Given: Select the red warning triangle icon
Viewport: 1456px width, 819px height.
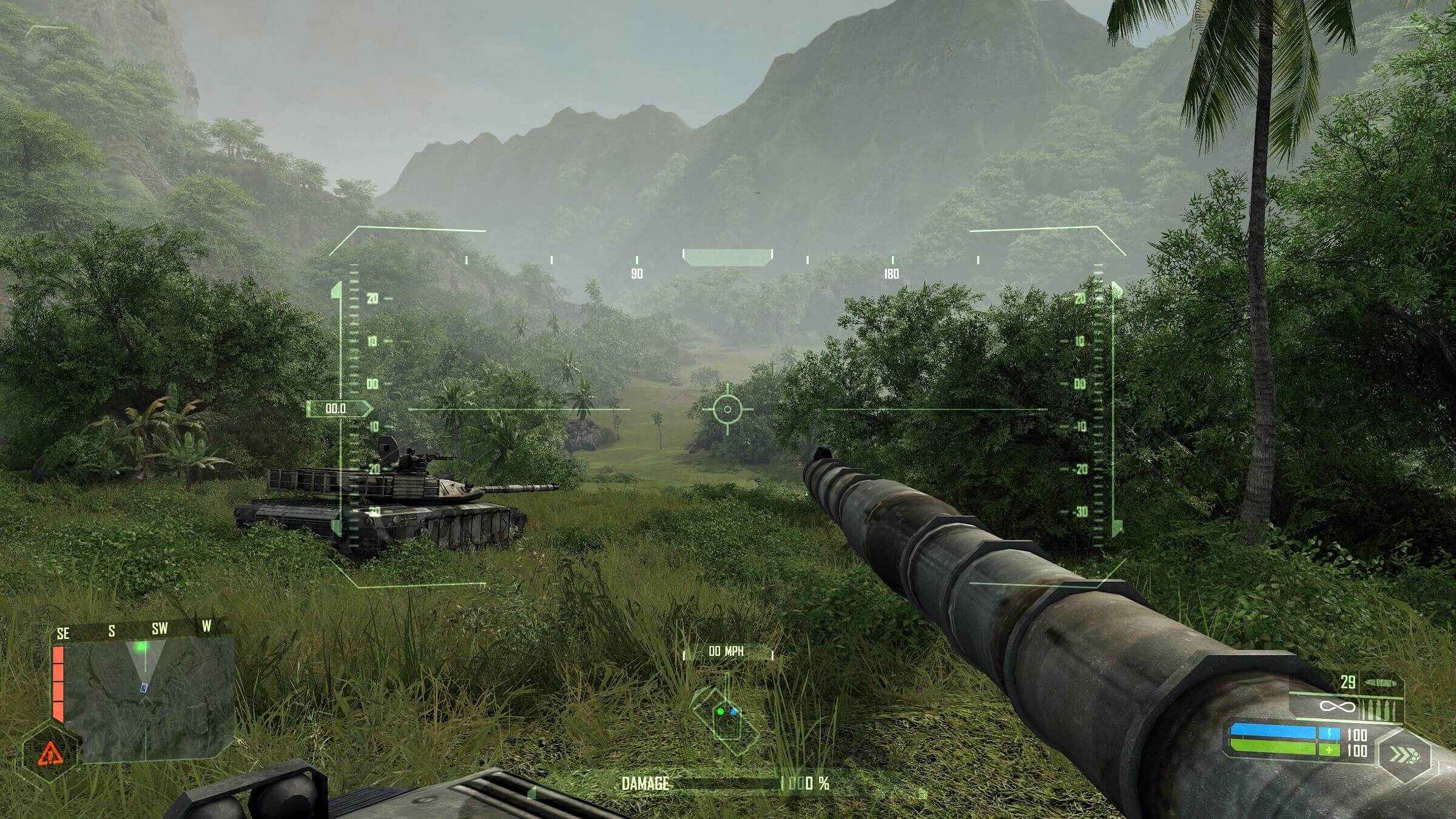Looking at the screenshot, I should pyautogui.click(x=50, y=754).
